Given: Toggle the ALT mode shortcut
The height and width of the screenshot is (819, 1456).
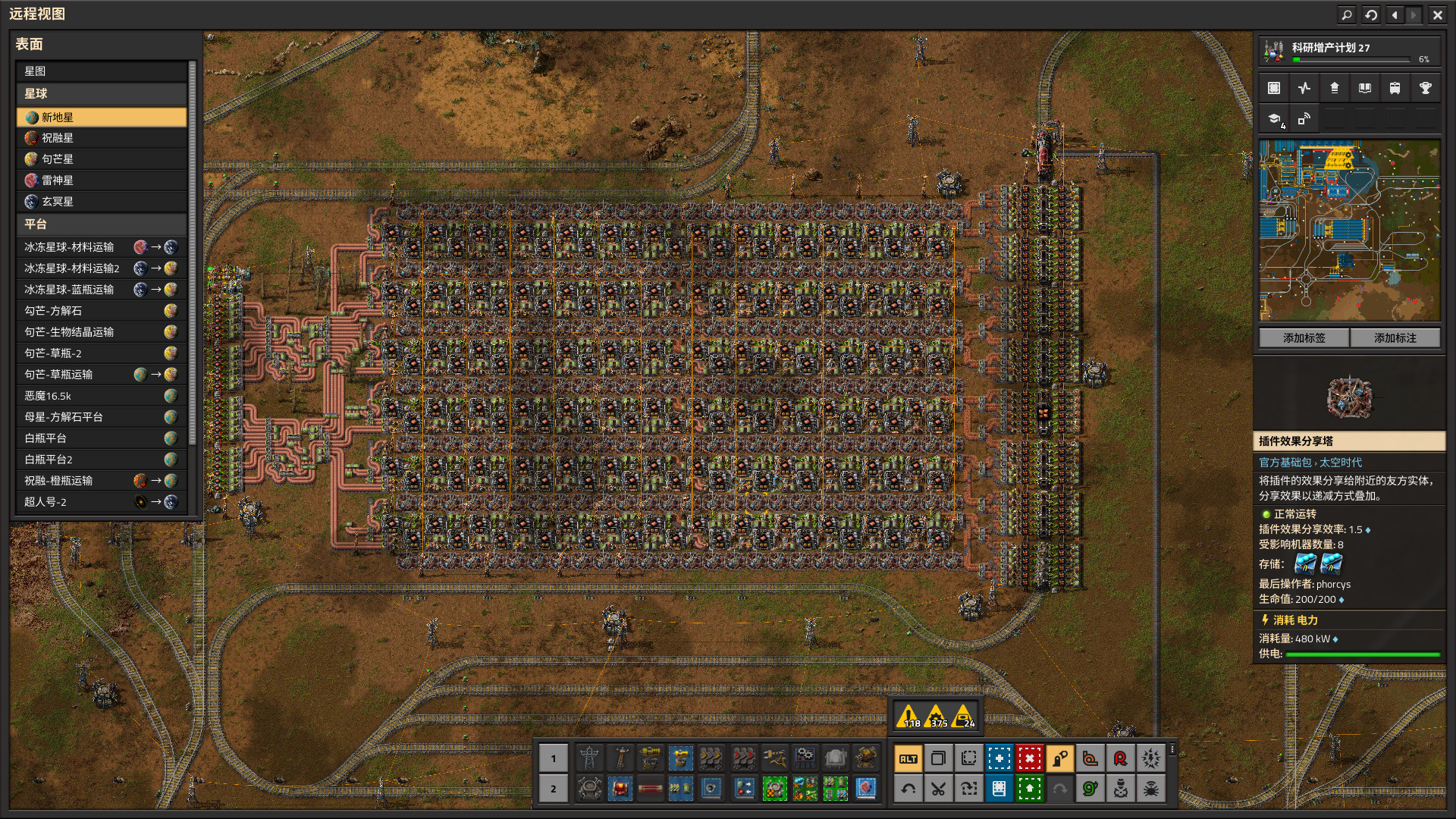Looking at the screenshot, I should point(908,758).
